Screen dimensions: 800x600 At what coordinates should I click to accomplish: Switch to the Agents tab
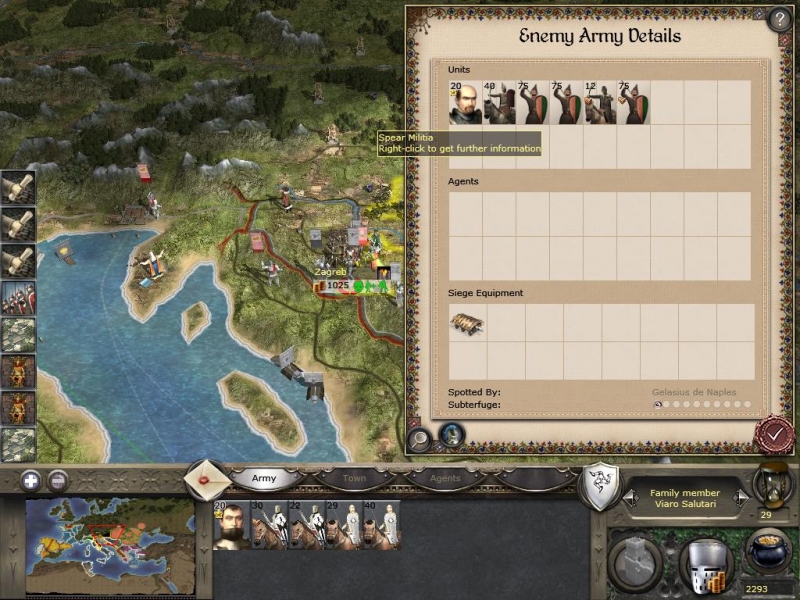pos(445,478)
